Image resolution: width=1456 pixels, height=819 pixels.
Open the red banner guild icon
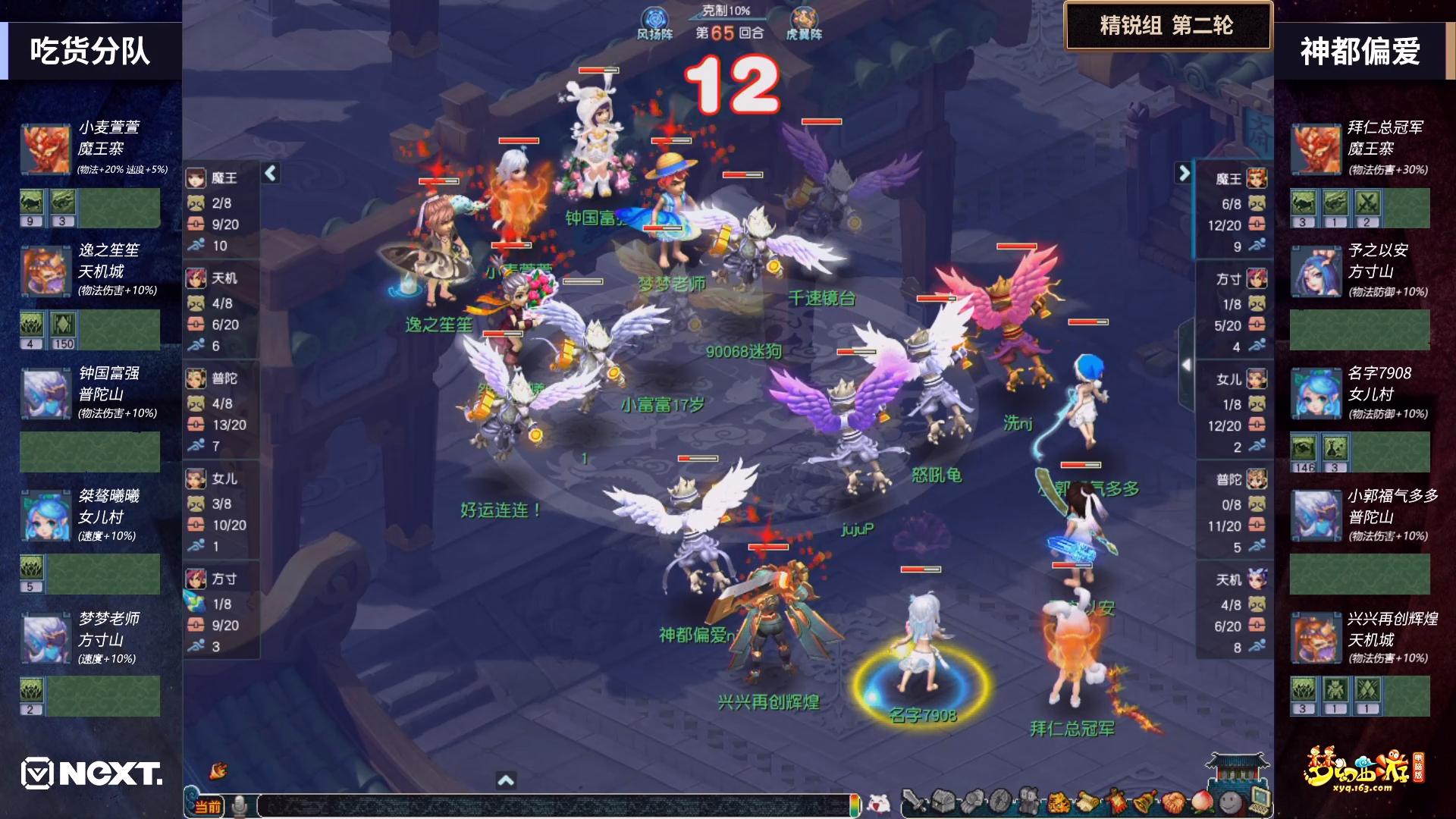point(1115,802)
